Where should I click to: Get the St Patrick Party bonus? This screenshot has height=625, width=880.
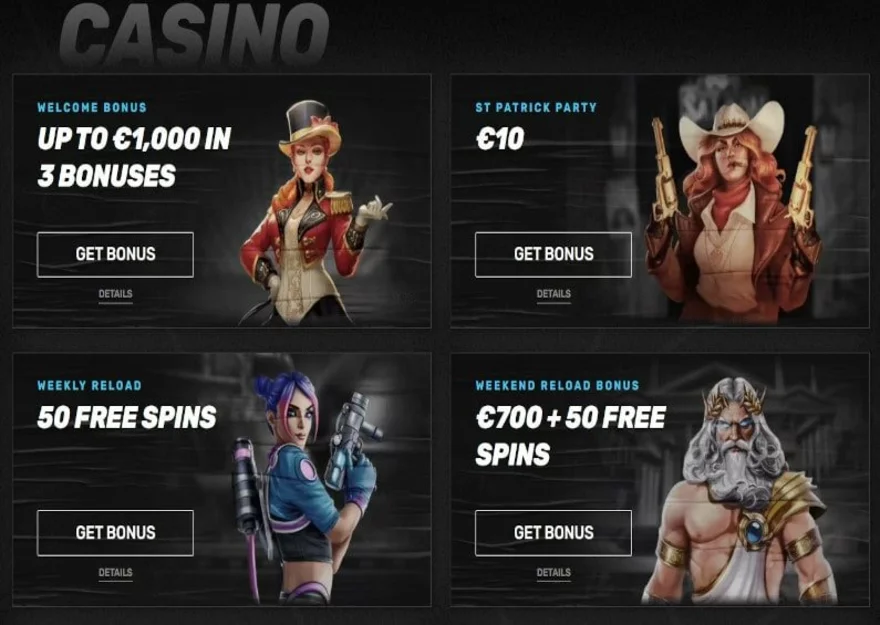click(x=553, y=254)
